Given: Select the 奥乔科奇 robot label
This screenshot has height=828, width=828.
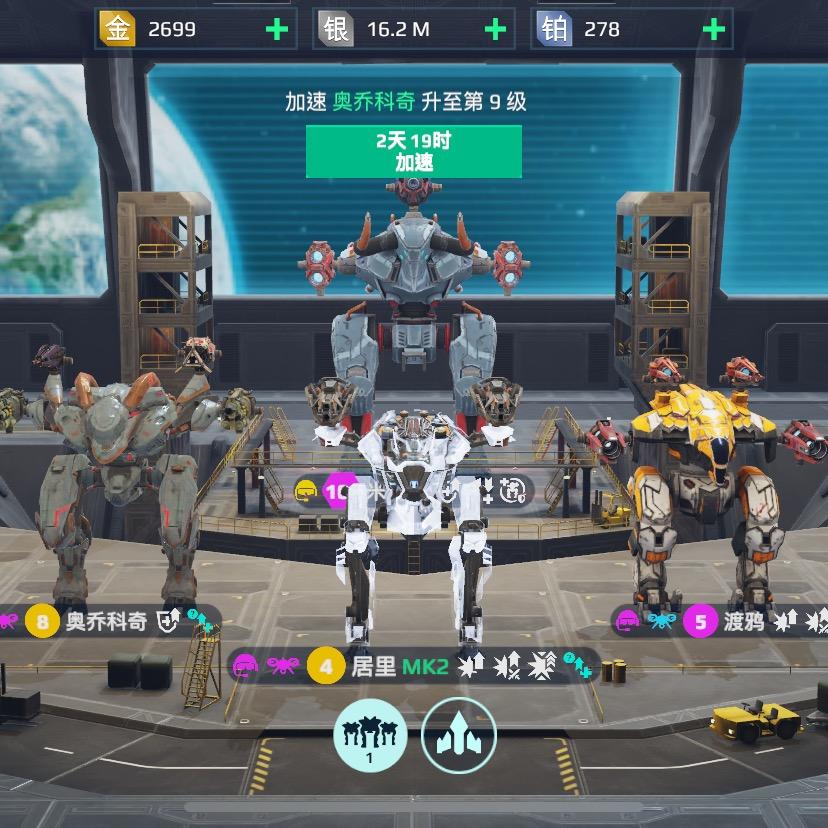Looking at the screenshot, I should click(x=105, y=622).
